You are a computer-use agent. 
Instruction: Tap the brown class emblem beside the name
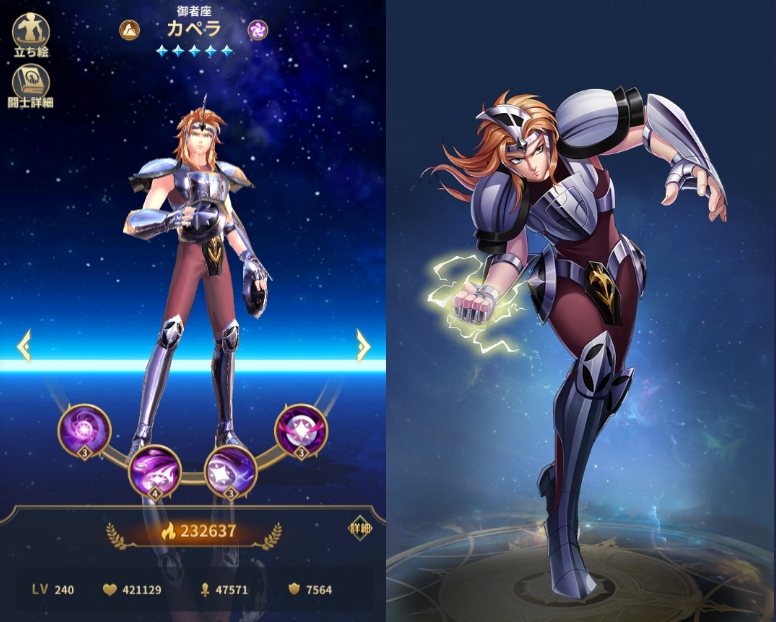pyautogui.click(x=129, y=30)
